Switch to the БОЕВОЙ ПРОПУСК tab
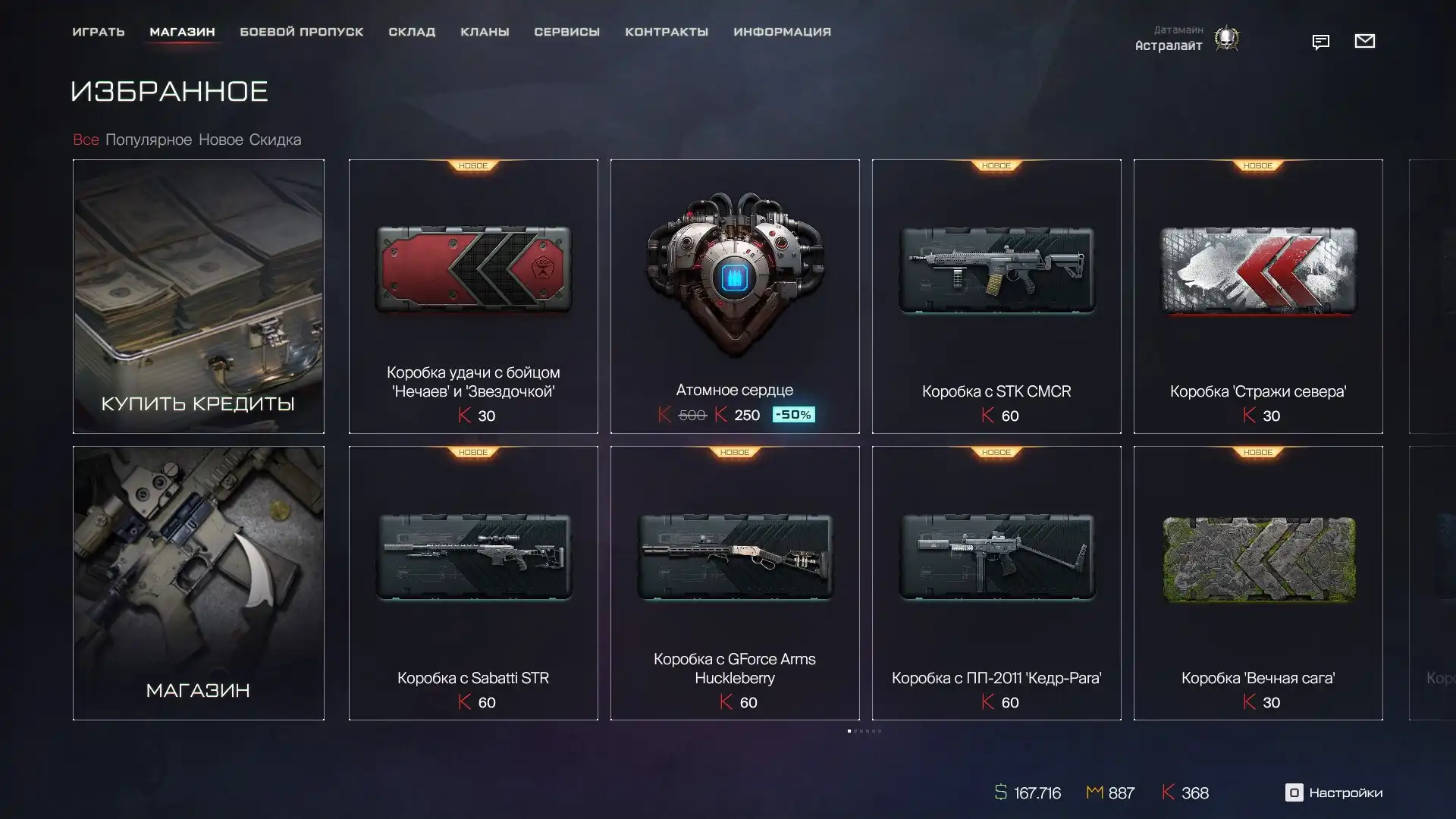Image resolution: width=1456 pixels, height=819 pixels. click(302, 32)
